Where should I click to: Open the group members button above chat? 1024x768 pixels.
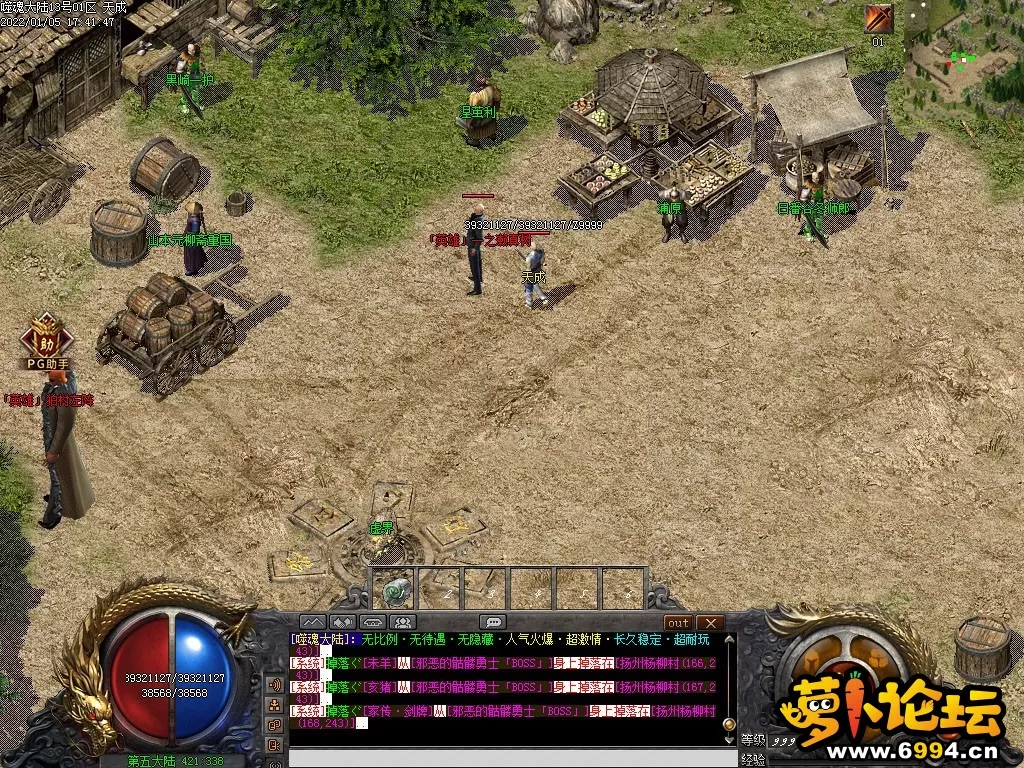pos(404,622)
